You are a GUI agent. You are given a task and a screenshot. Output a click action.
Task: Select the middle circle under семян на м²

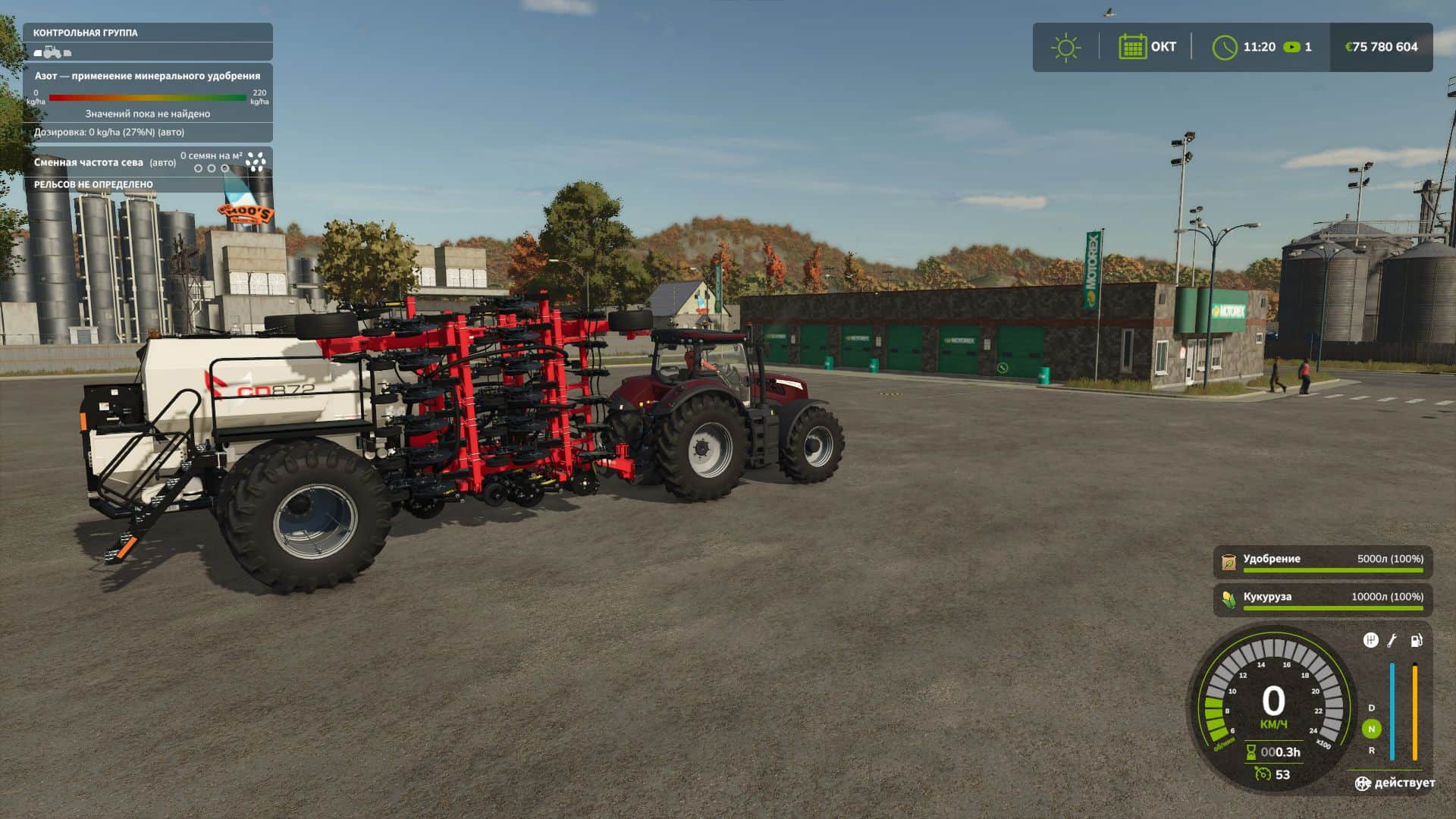212,168
